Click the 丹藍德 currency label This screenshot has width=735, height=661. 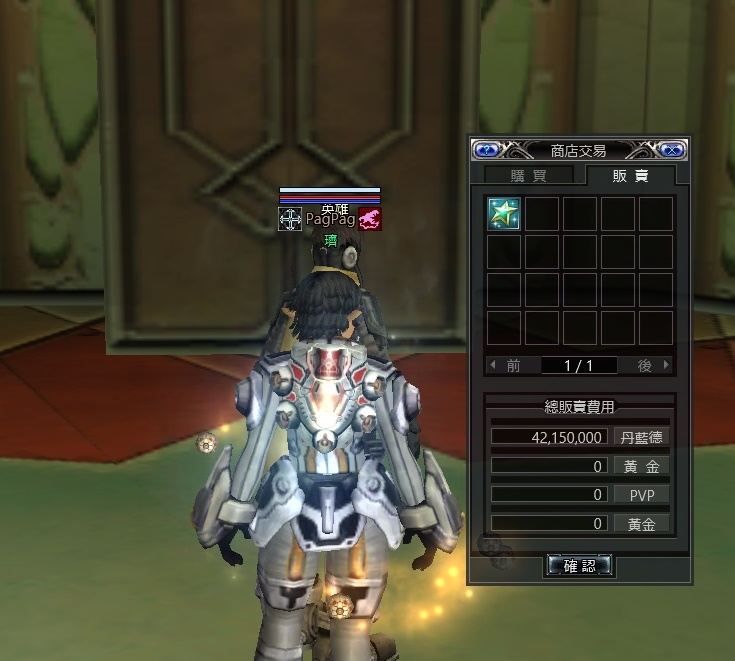(640, 437)
